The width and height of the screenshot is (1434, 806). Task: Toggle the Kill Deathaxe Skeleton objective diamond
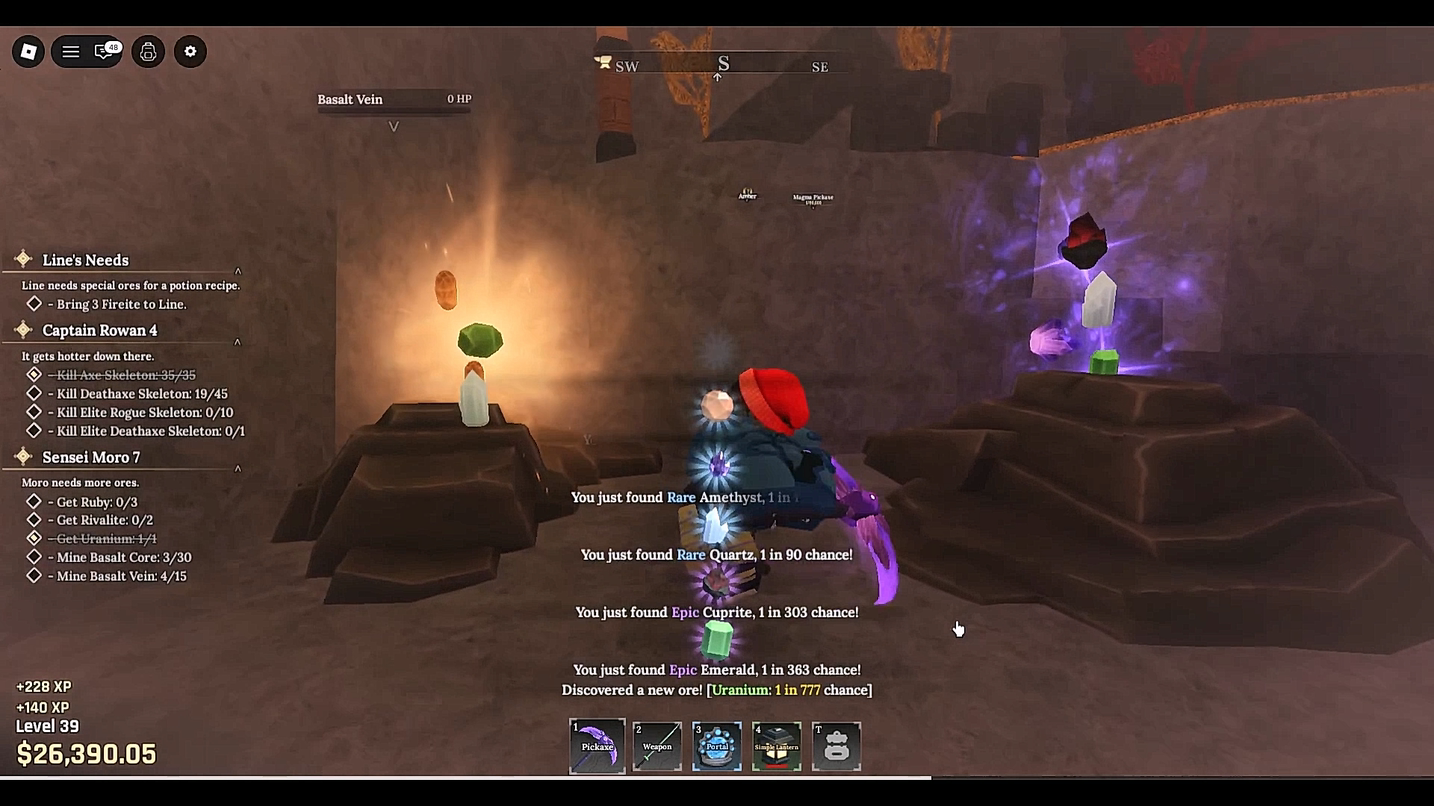[33, 393]
